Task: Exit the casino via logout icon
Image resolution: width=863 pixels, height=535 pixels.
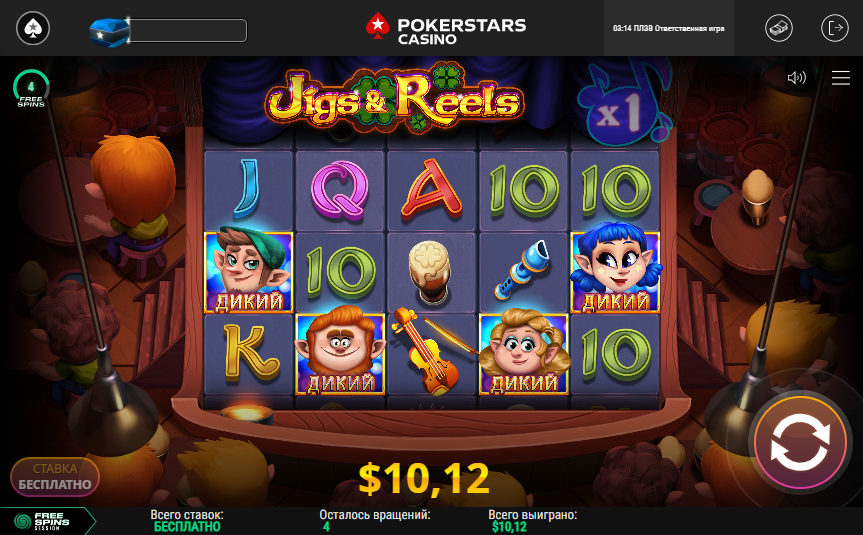Action: [834, 28]
